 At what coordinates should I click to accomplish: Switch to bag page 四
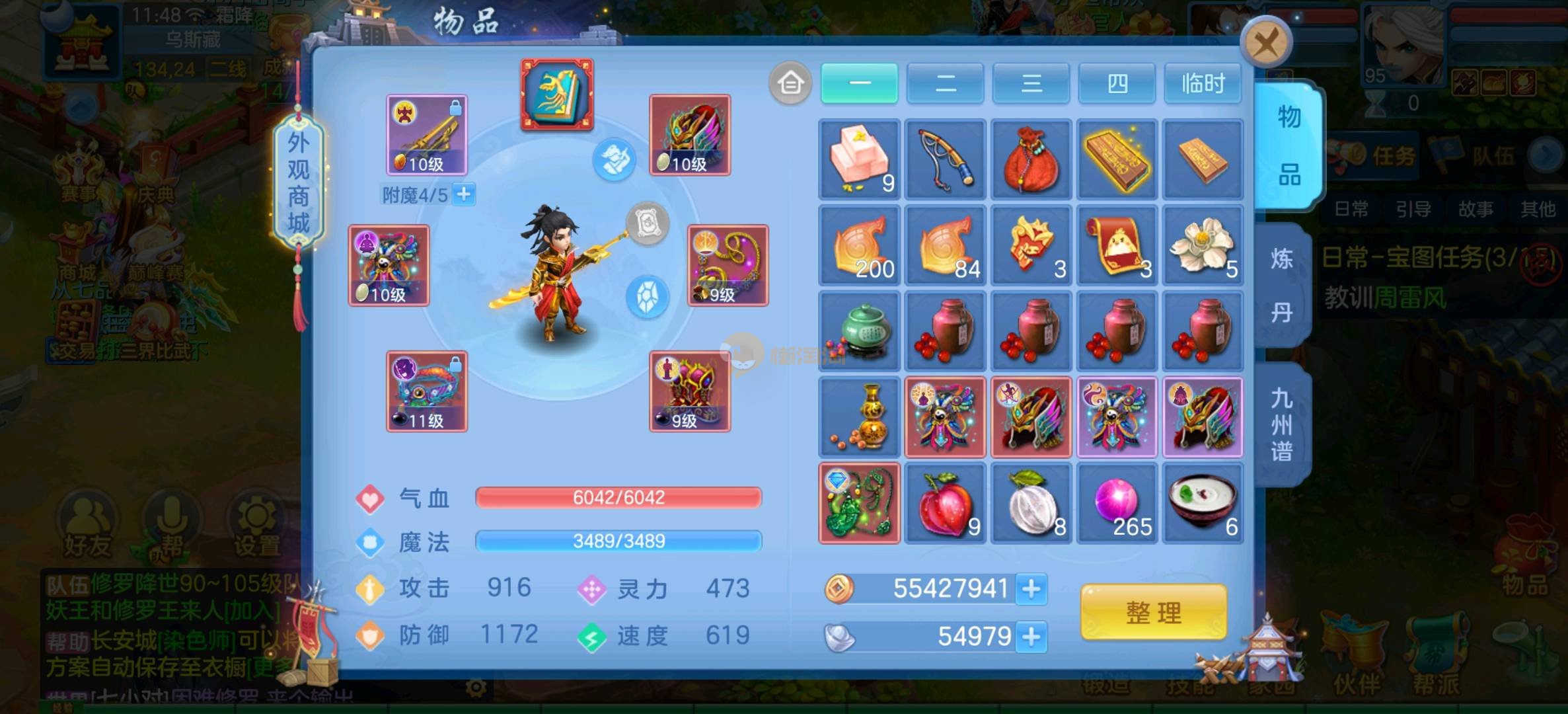(1117, 84)
